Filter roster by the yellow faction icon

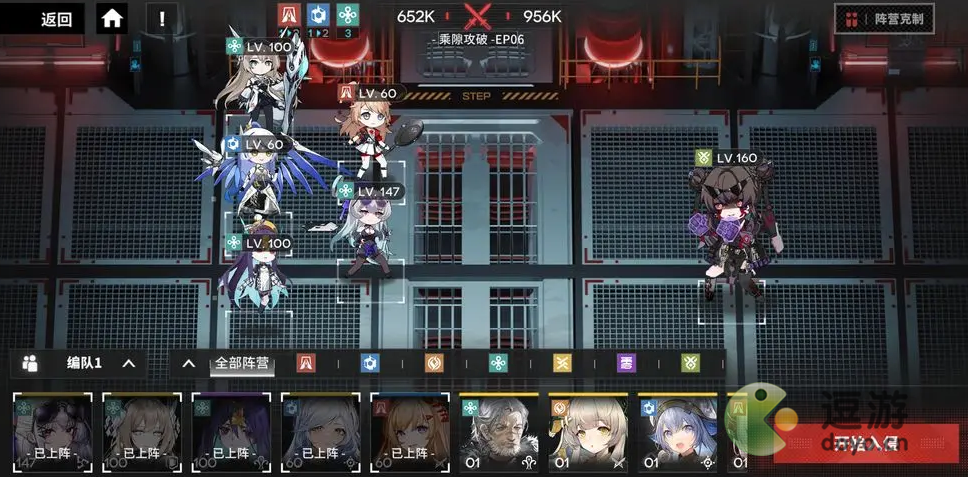click(x=561, y=363)
